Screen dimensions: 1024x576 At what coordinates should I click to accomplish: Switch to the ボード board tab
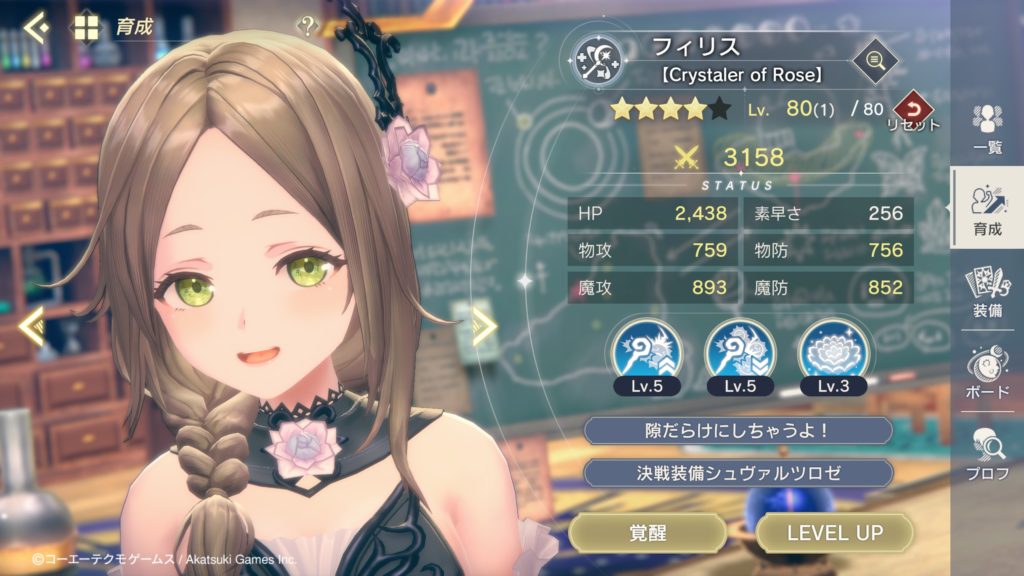click(987, 370)
